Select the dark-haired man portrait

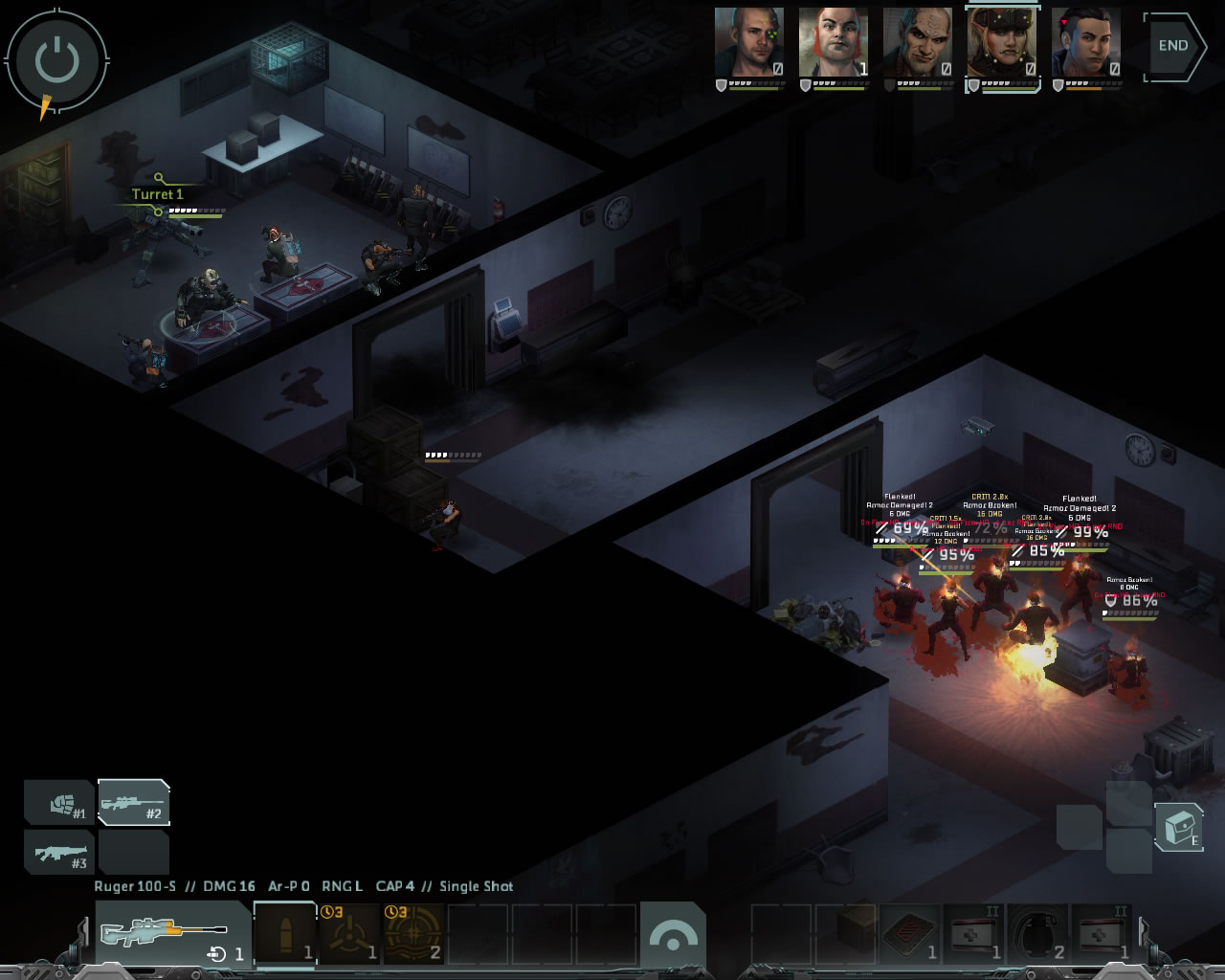pos(1085,43)
